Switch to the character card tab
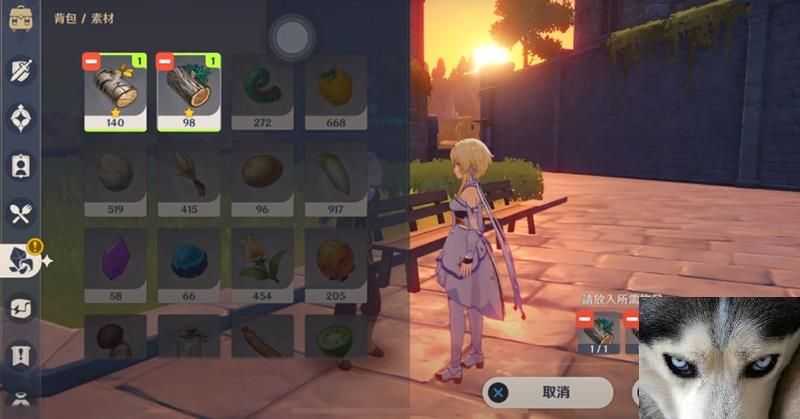 tap(21, 166)
